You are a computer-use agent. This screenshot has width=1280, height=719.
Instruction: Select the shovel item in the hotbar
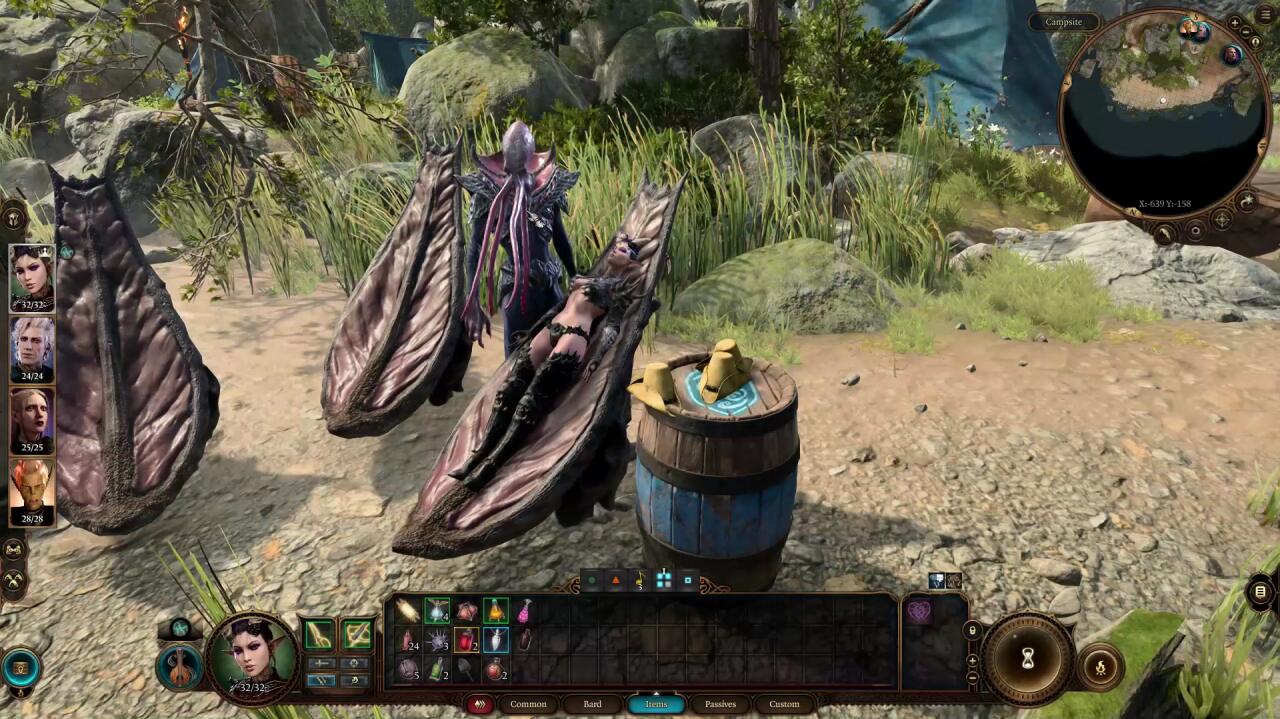pos(467,669)
